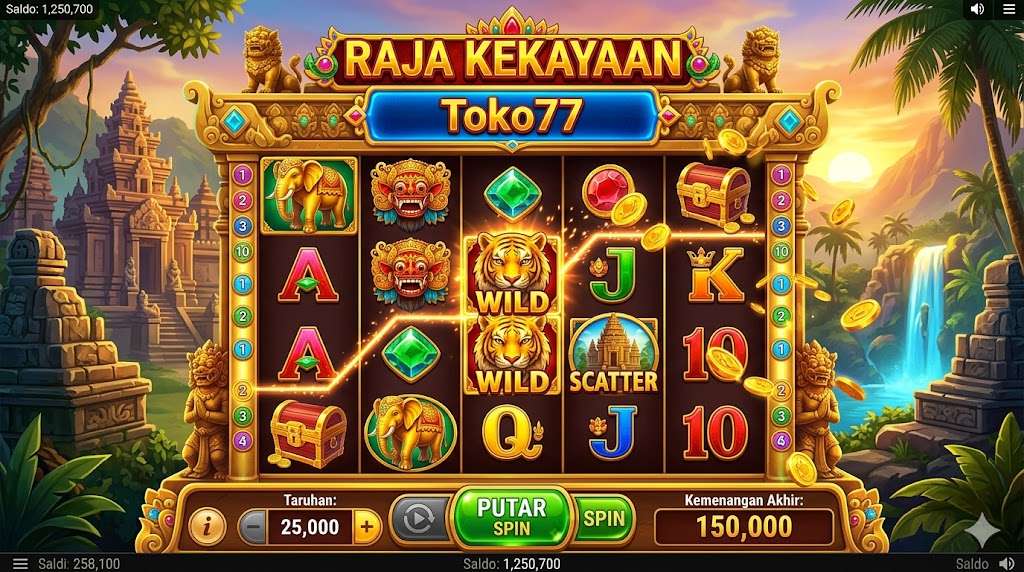
Task: Increase the Taruhan bet with the plus
Action: point(367,526)
